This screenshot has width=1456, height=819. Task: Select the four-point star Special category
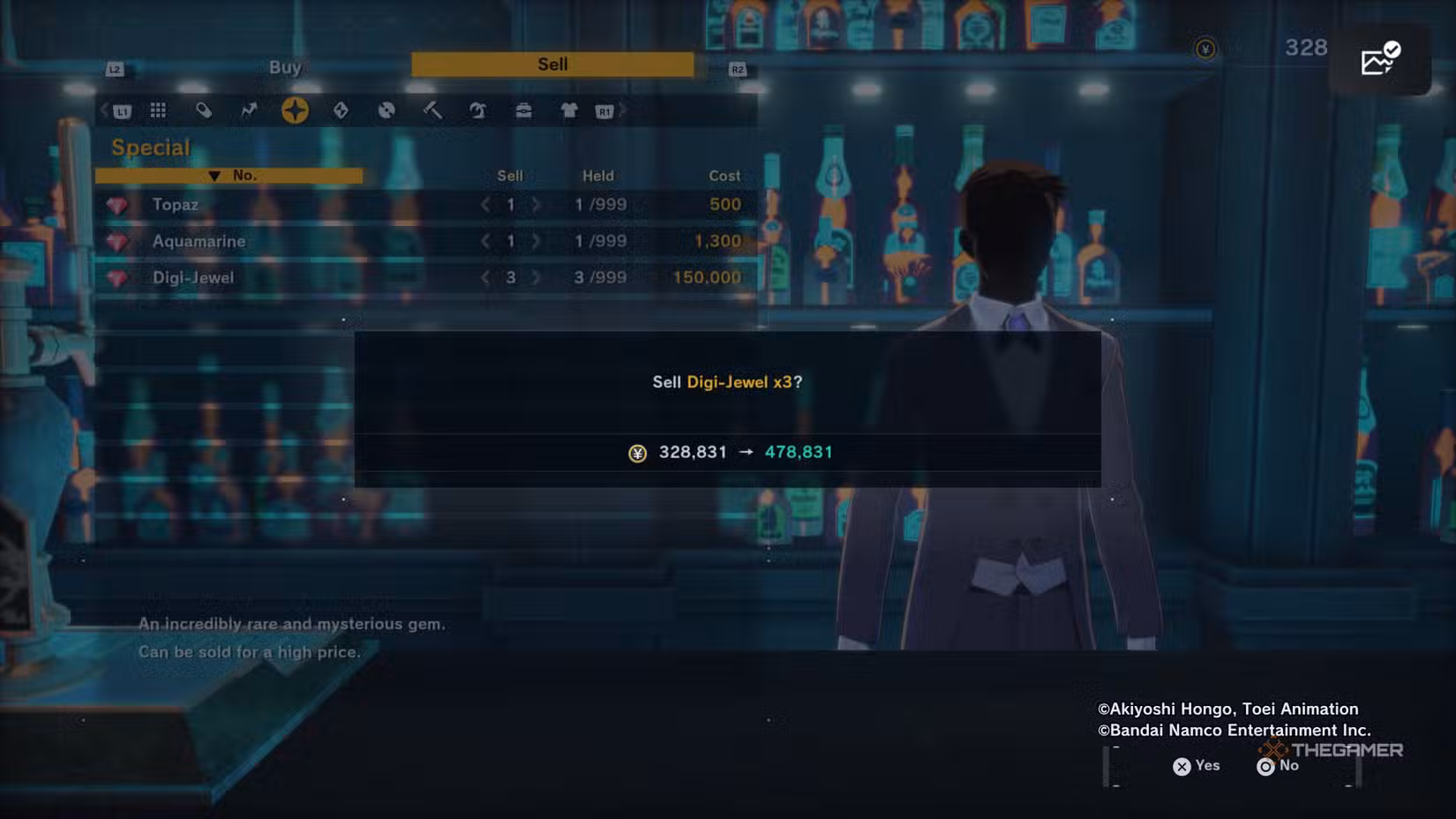[x=295, y=110]
